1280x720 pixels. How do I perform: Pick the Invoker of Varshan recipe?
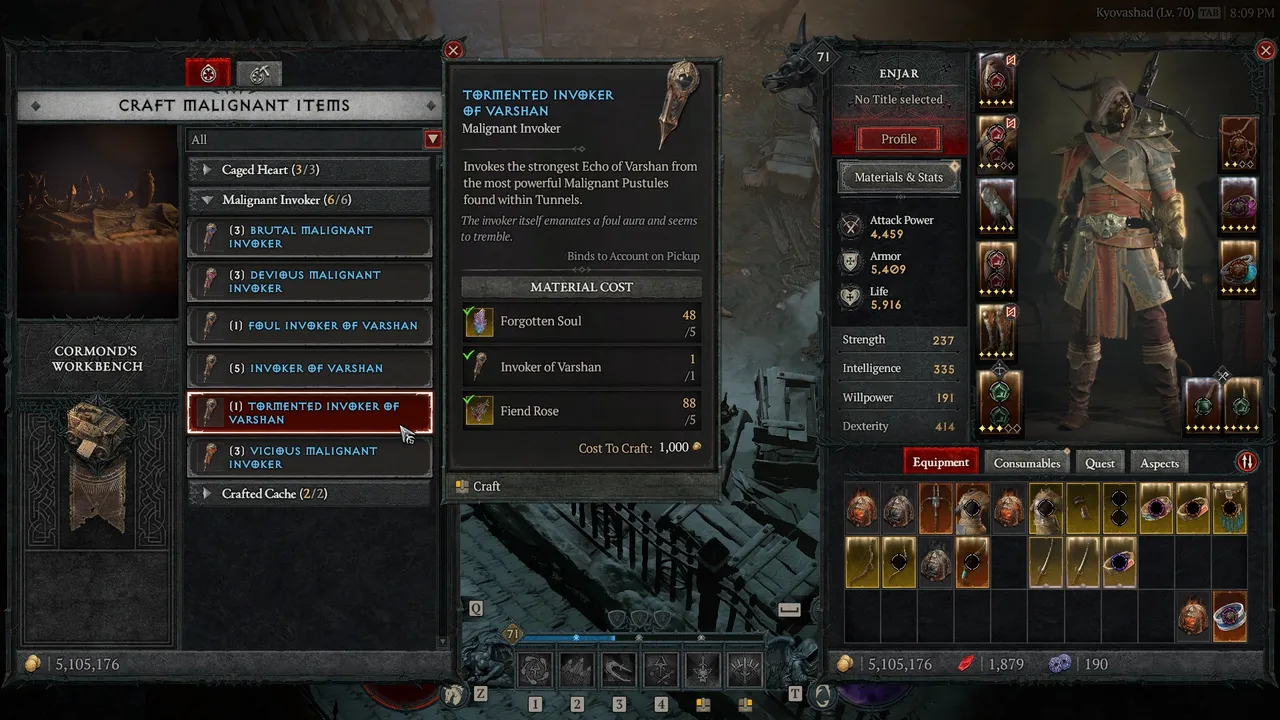pyautogui.click(x=310, y=368)
